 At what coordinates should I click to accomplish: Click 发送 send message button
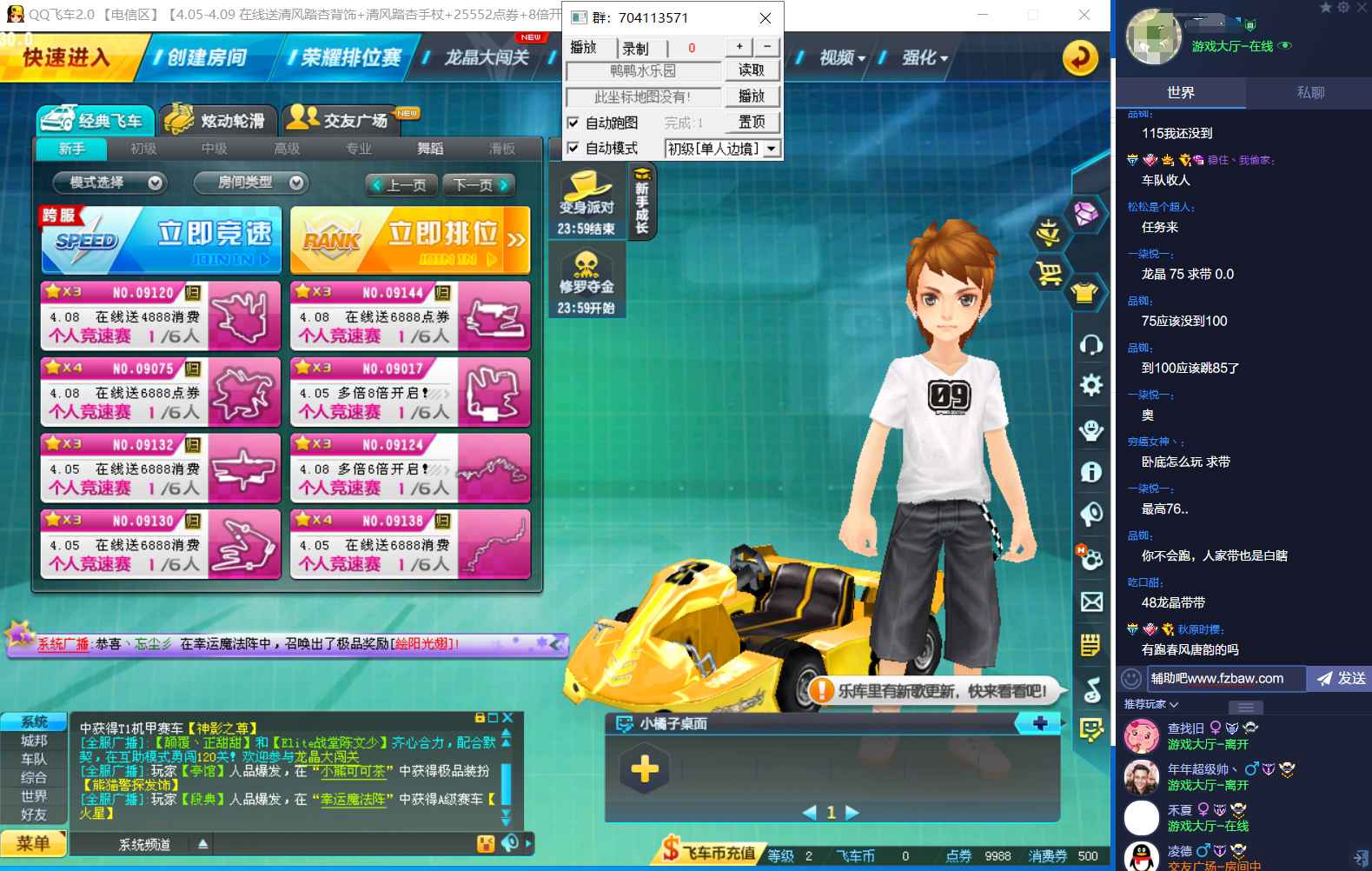[x=1341, y=679]
